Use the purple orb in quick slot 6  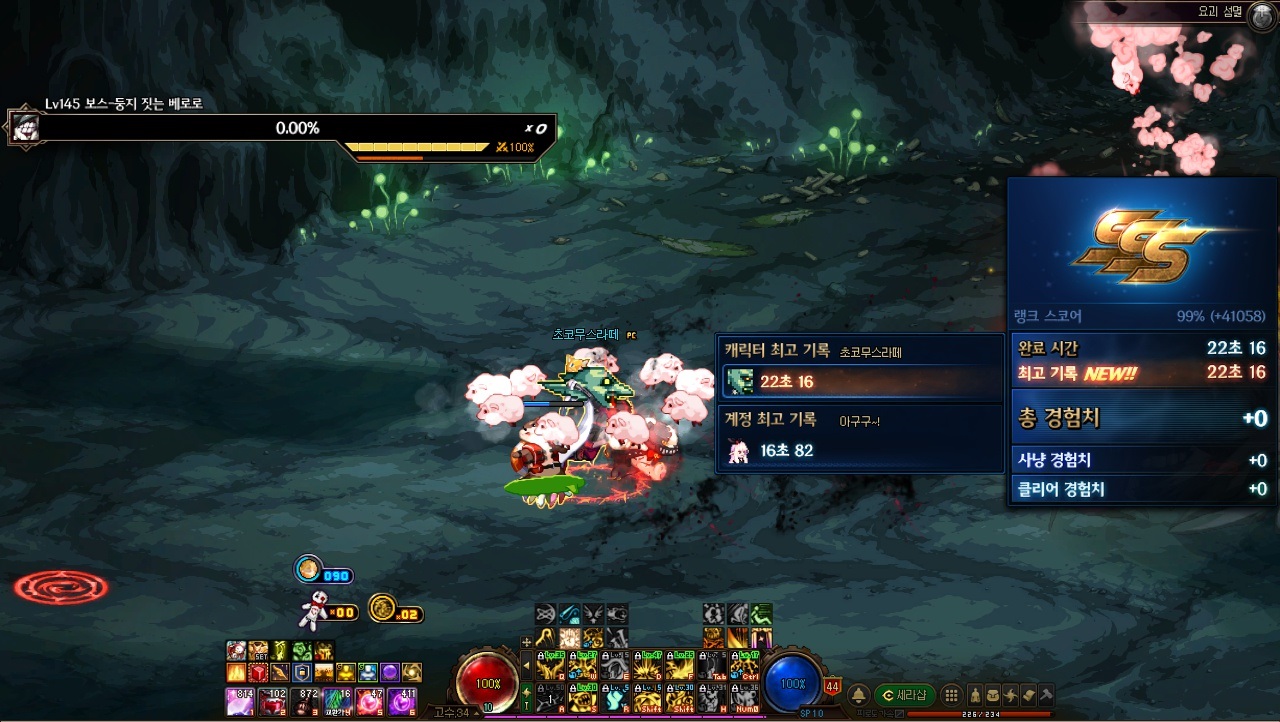pyautogui.click(x=399, y=701)
